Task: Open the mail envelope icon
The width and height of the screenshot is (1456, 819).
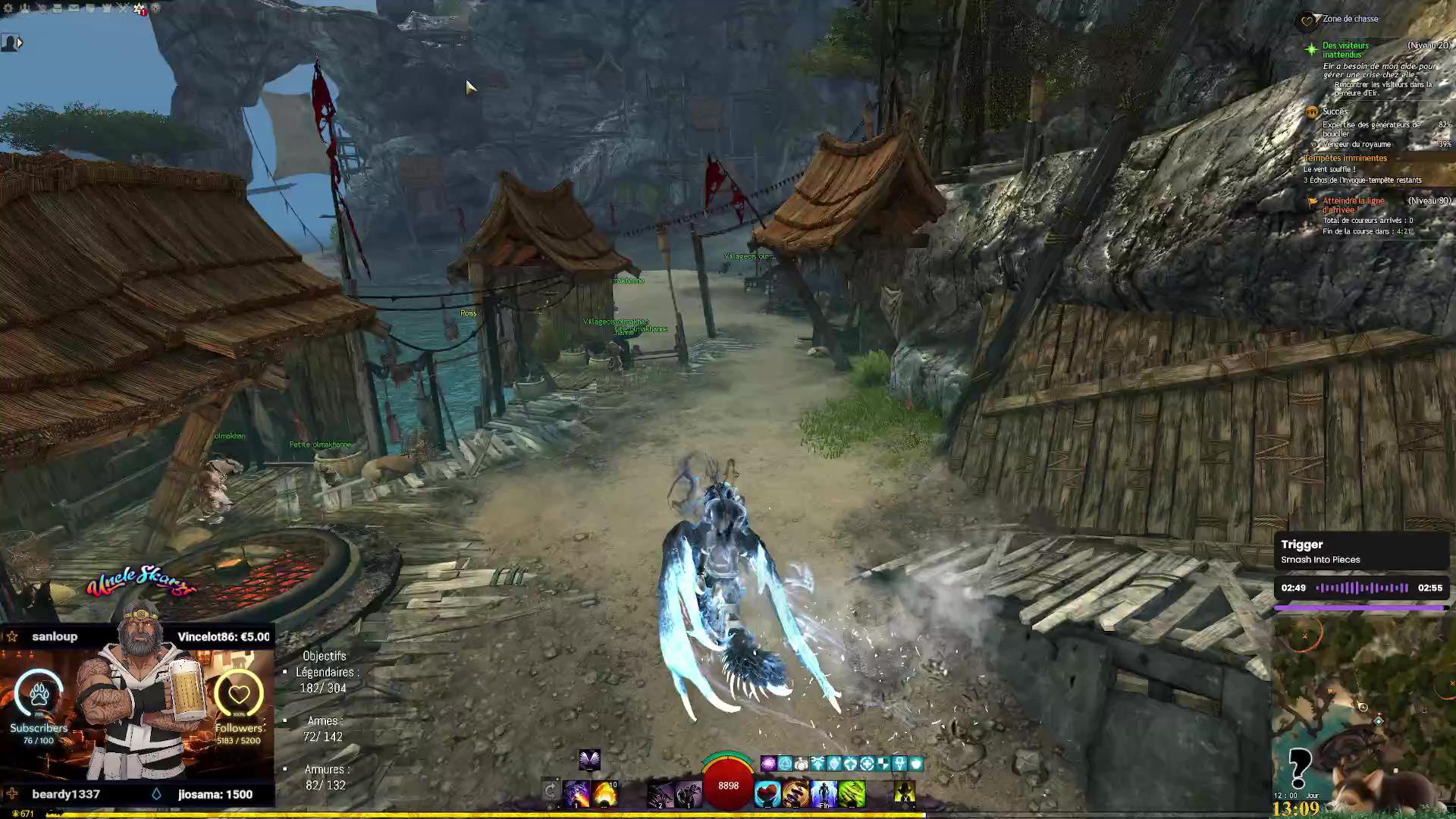Action: tap(74, 8)
